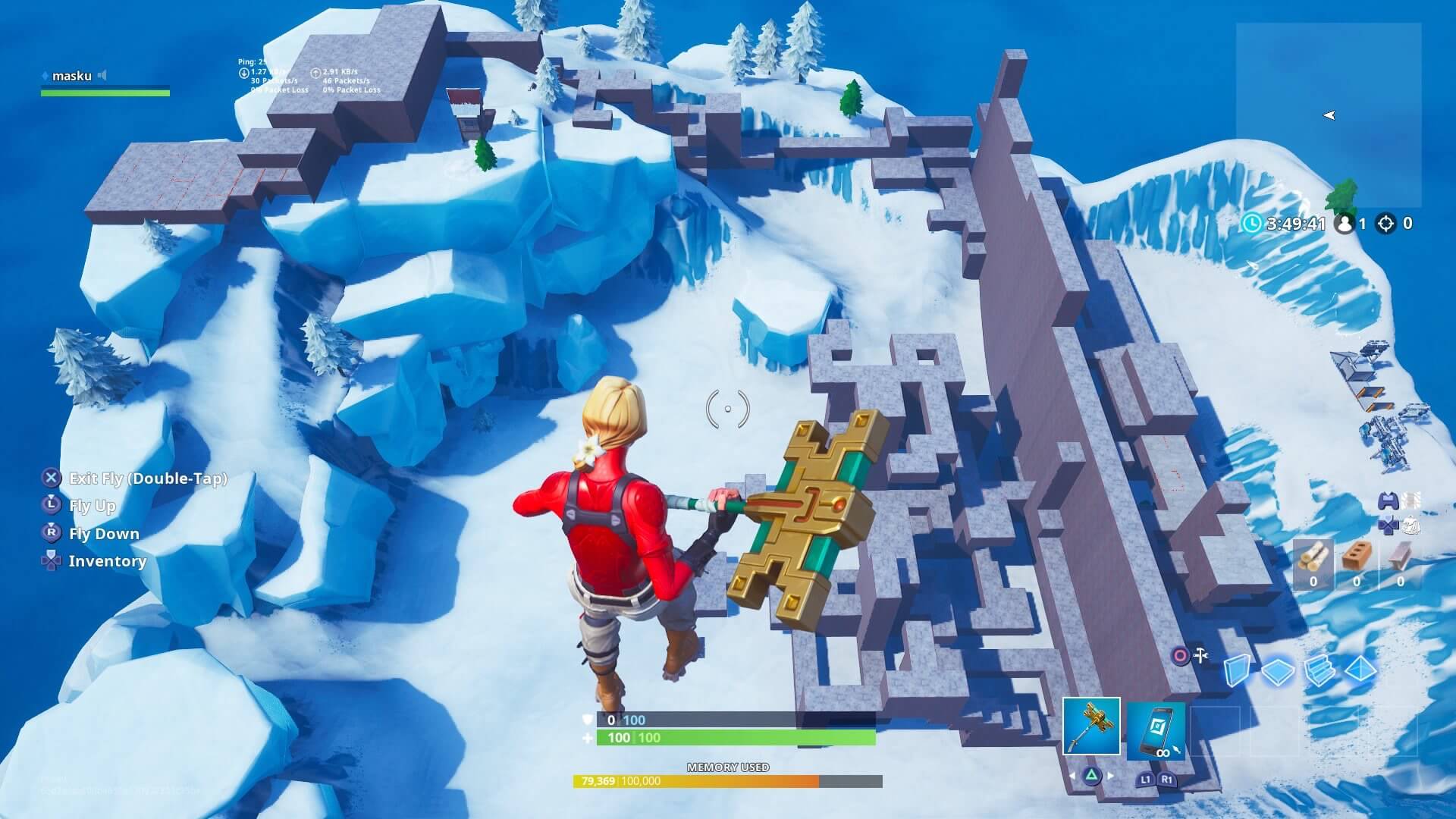1456x819 pixels.
Task: Select the stairs building piece icon
Action: pos(1319,671)
